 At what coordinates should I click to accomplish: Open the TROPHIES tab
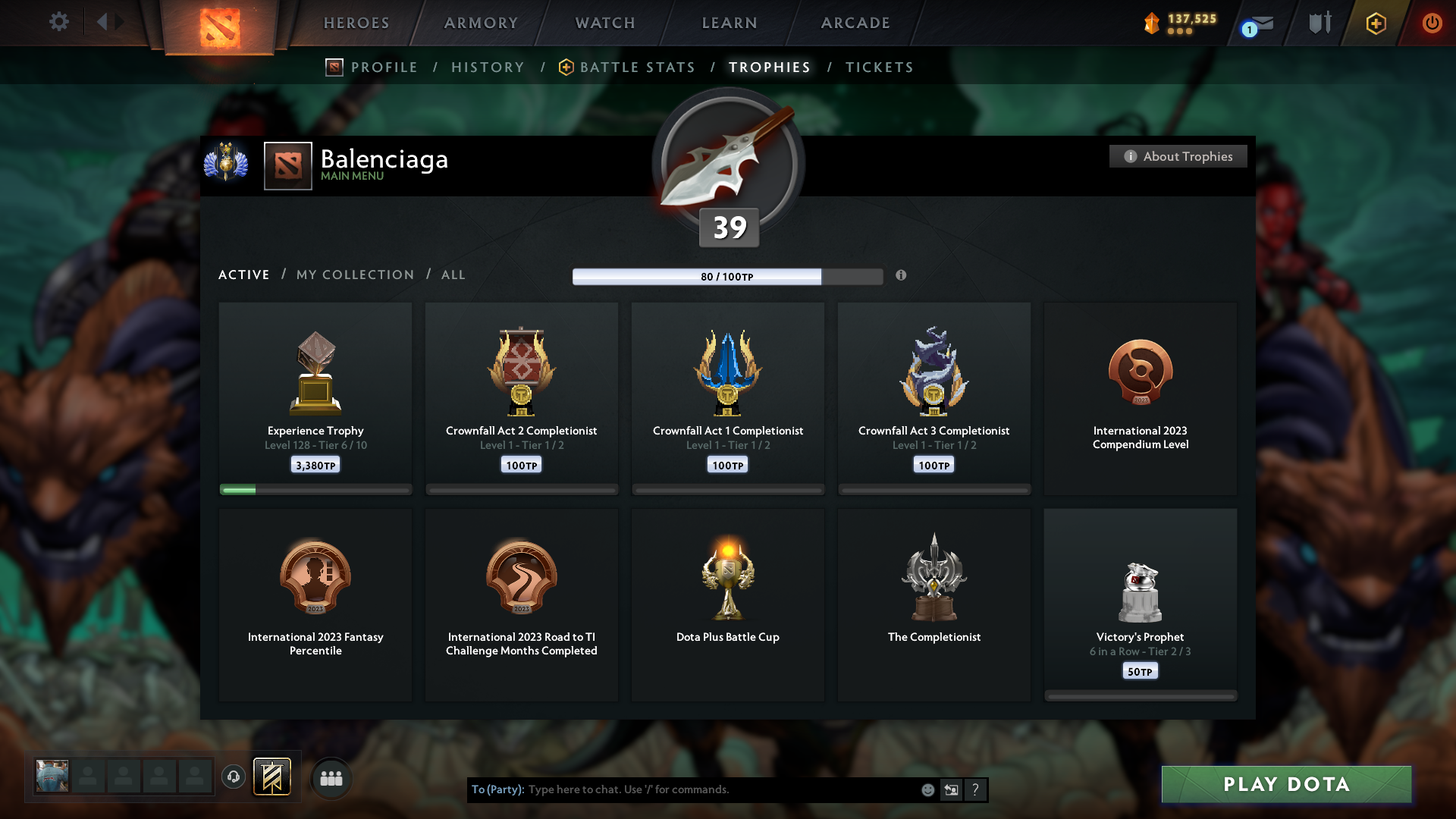click(x=769, y=67)
